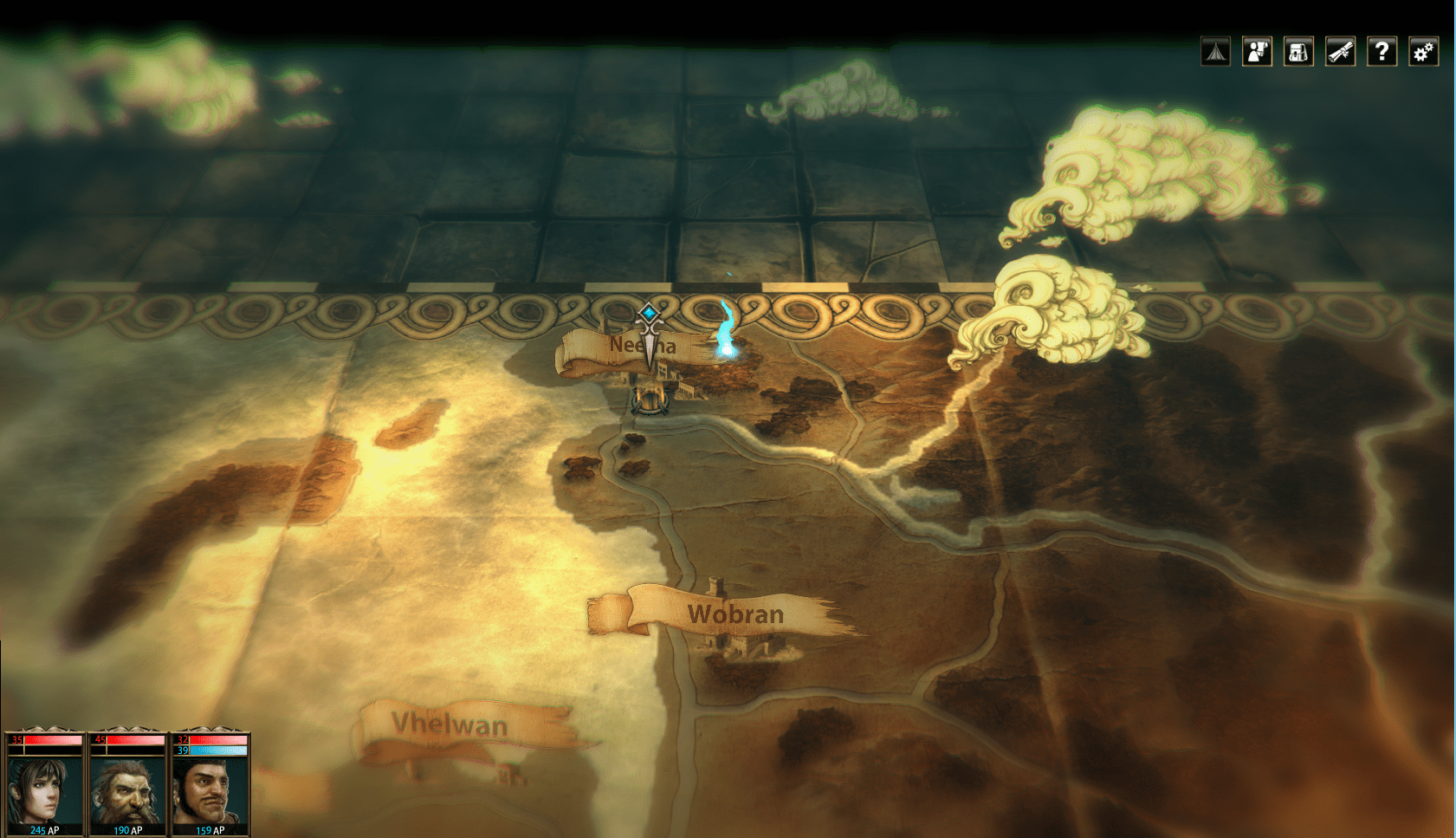Image resolution: width=1456 pixels, height=838 pixels.
Task: Click the tent camp icon
Action: (1215, 52)
